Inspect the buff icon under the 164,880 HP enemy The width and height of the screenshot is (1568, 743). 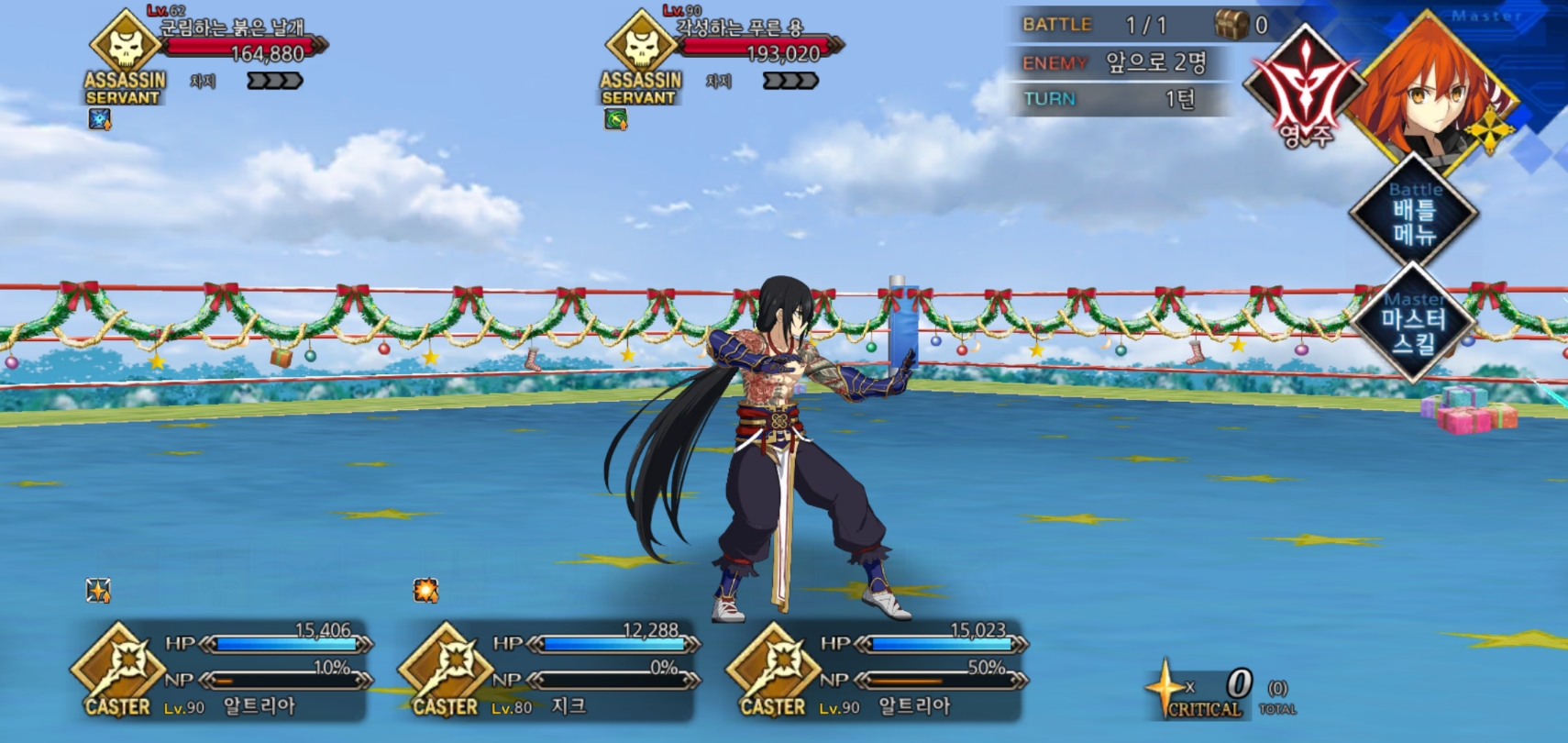point(99,119)
